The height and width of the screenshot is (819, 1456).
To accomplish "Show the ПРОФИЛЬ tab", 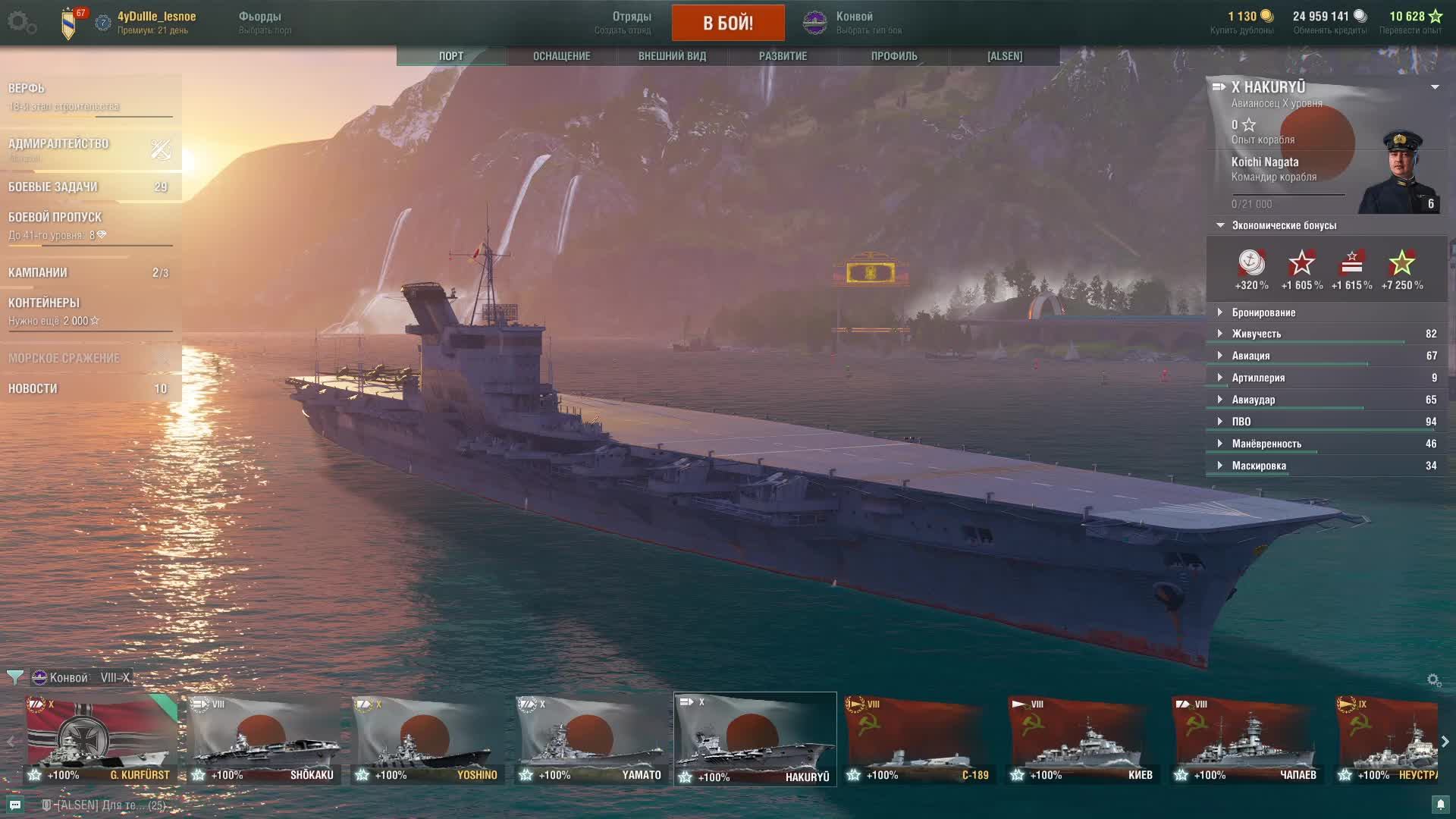I will 893,56.
